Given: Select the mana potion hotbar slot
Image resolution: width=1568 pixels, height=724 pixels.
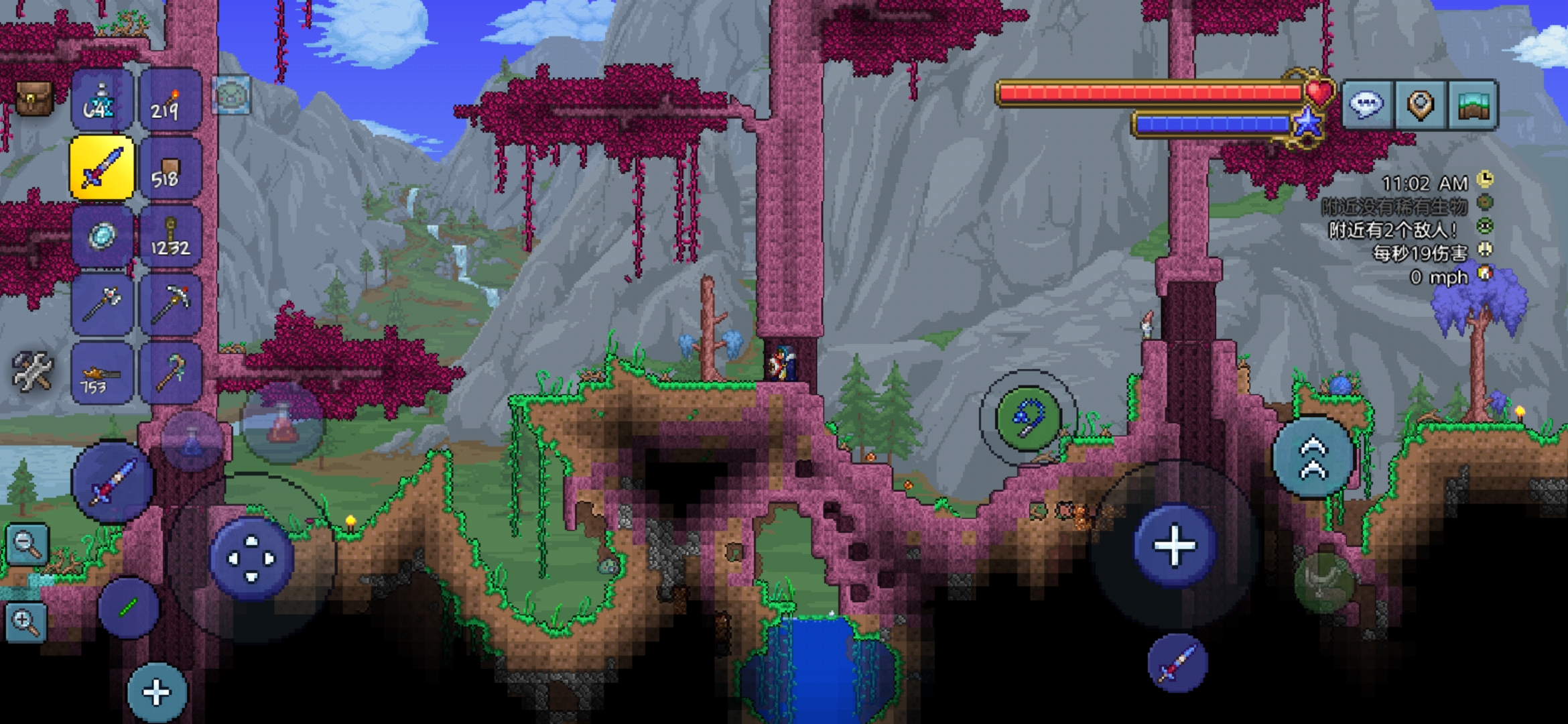Looking at the screenshot, I should point(102,101).
